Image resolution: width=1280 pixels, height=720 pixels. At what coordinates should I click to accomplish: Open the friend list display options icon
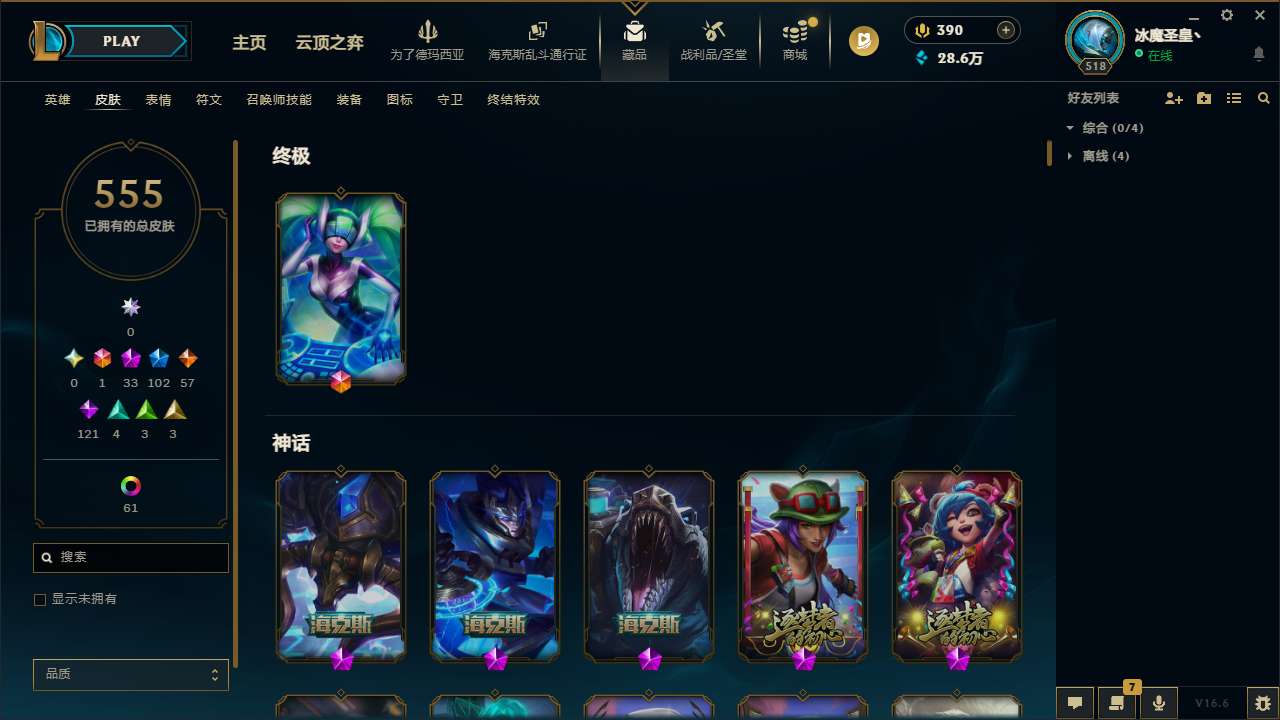[1234, 98]
